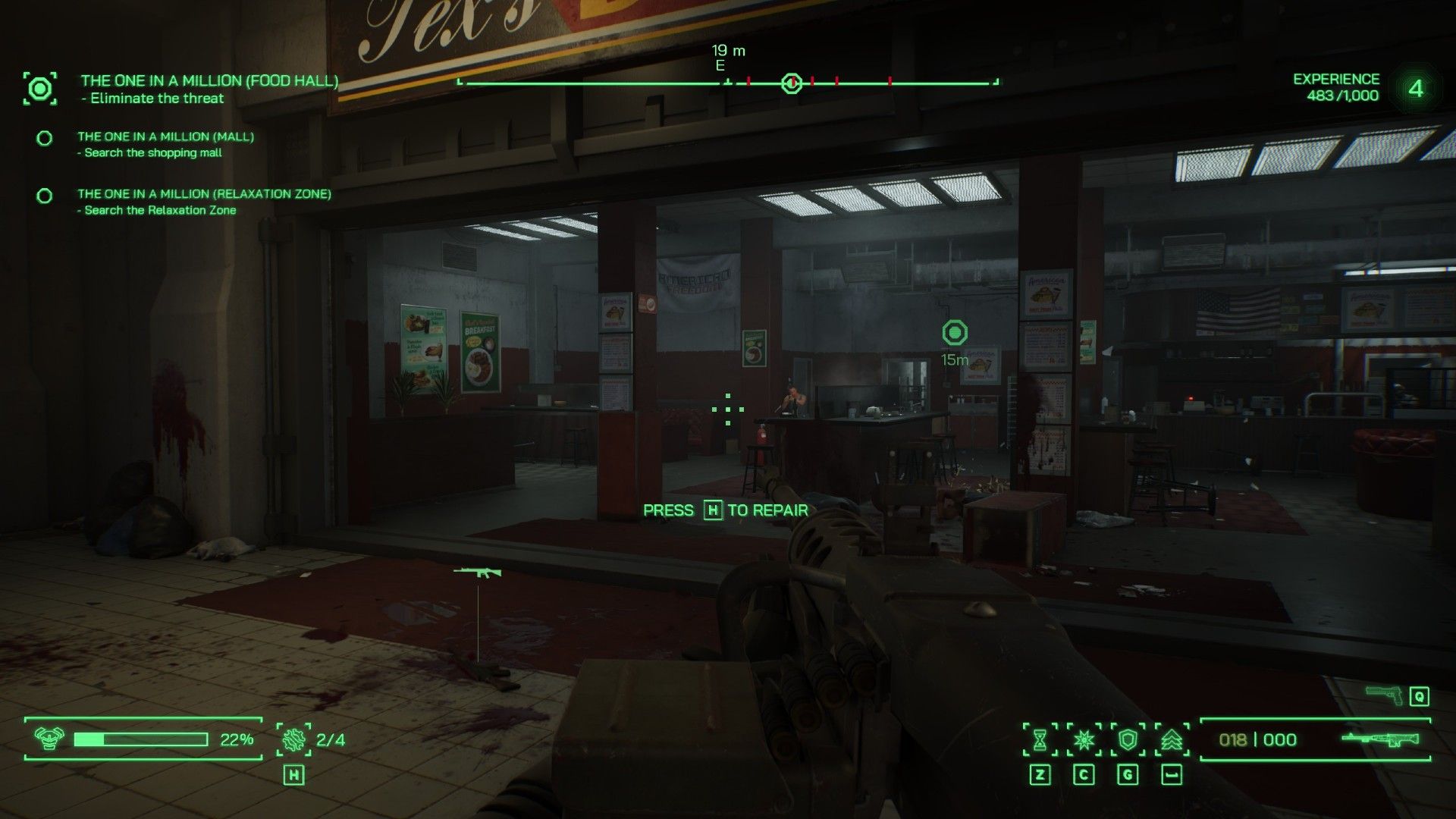Viewport: 1456px width, 819px height.
Task: Select the Mall side objective entry
Action: click(165, 137)
